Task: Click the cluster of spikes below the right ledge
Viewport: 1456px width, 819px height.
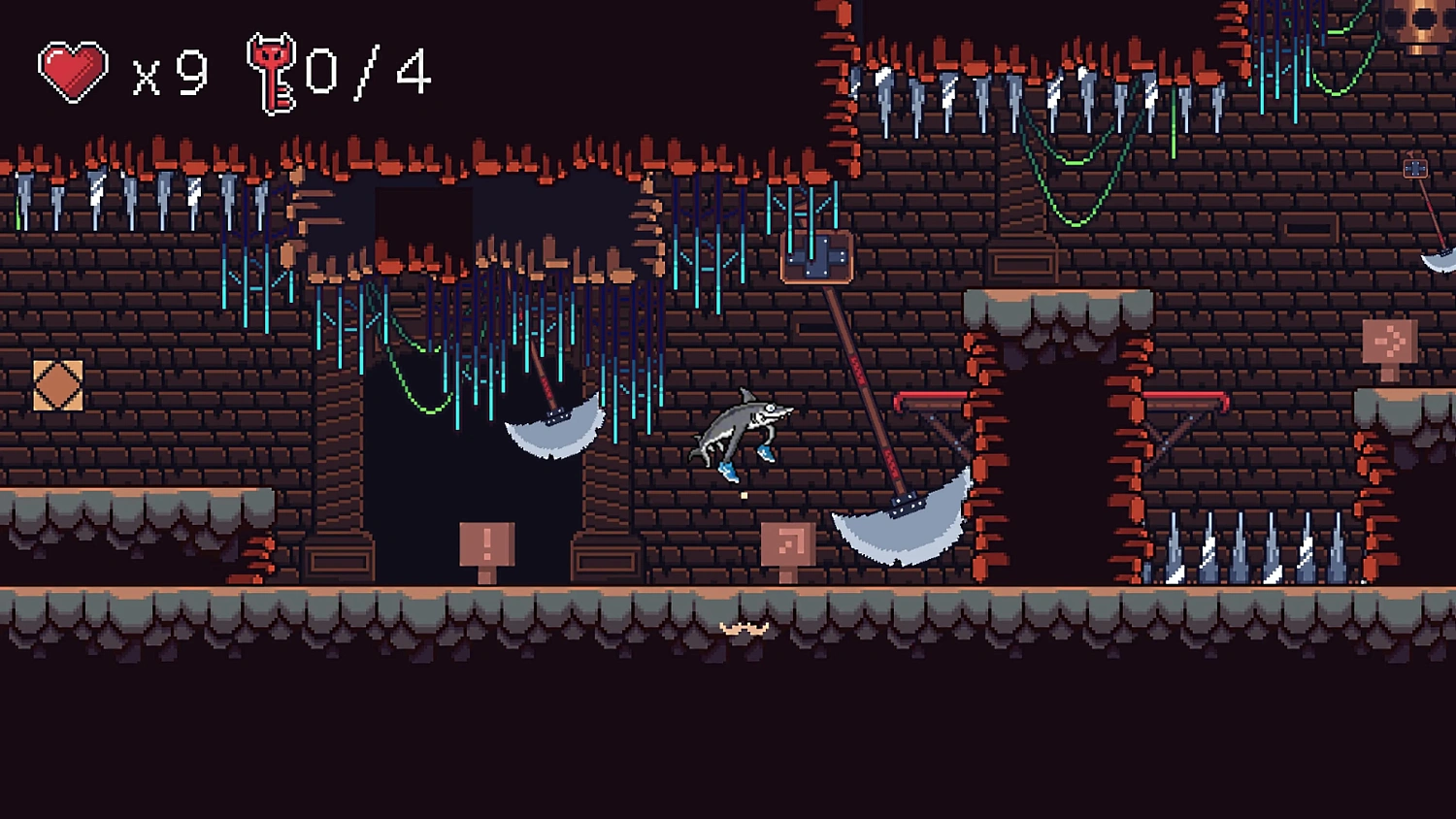Action: click(x=1252, y=548)
